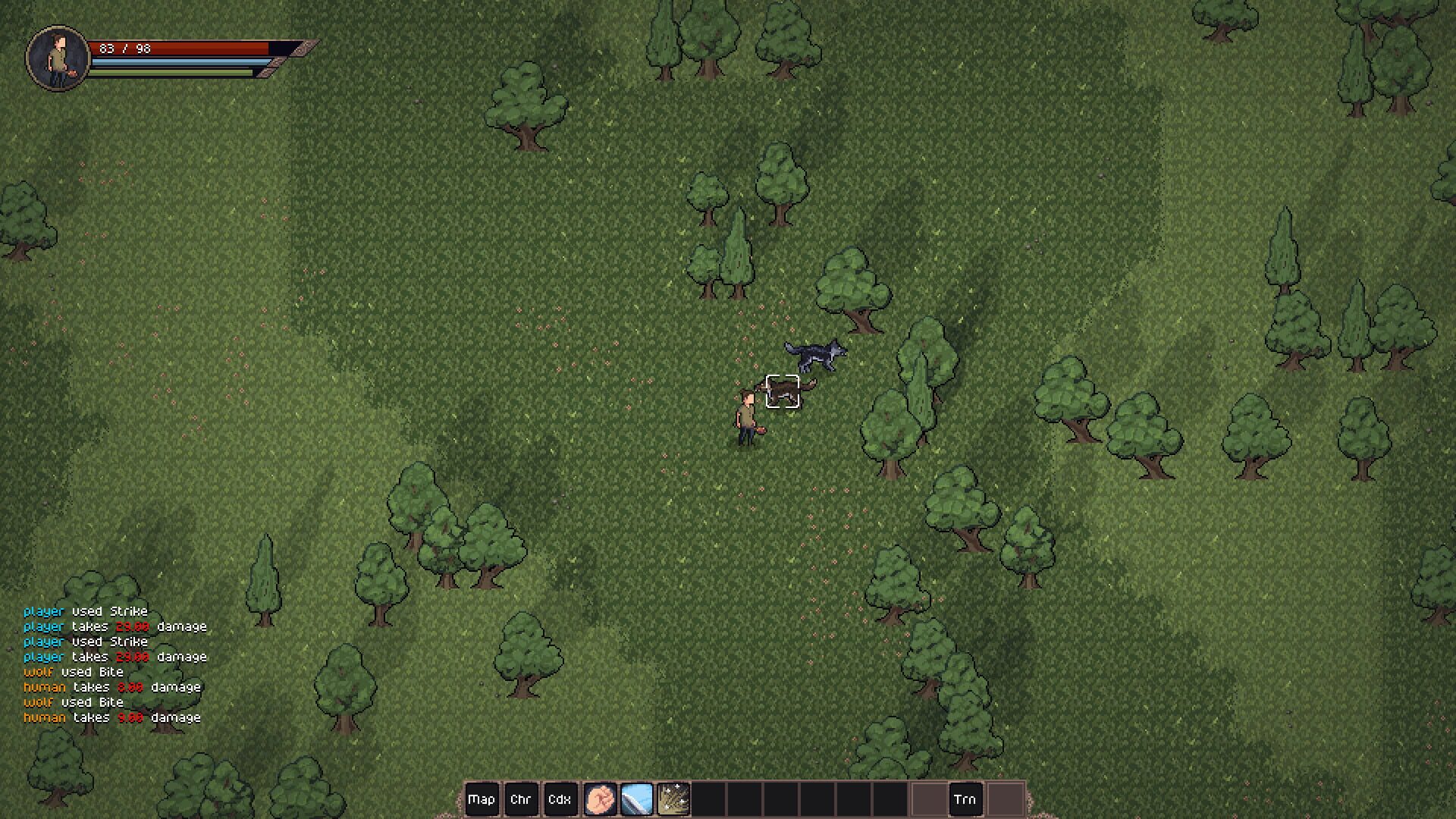Open the Cdx codex panel

(561, 799)
